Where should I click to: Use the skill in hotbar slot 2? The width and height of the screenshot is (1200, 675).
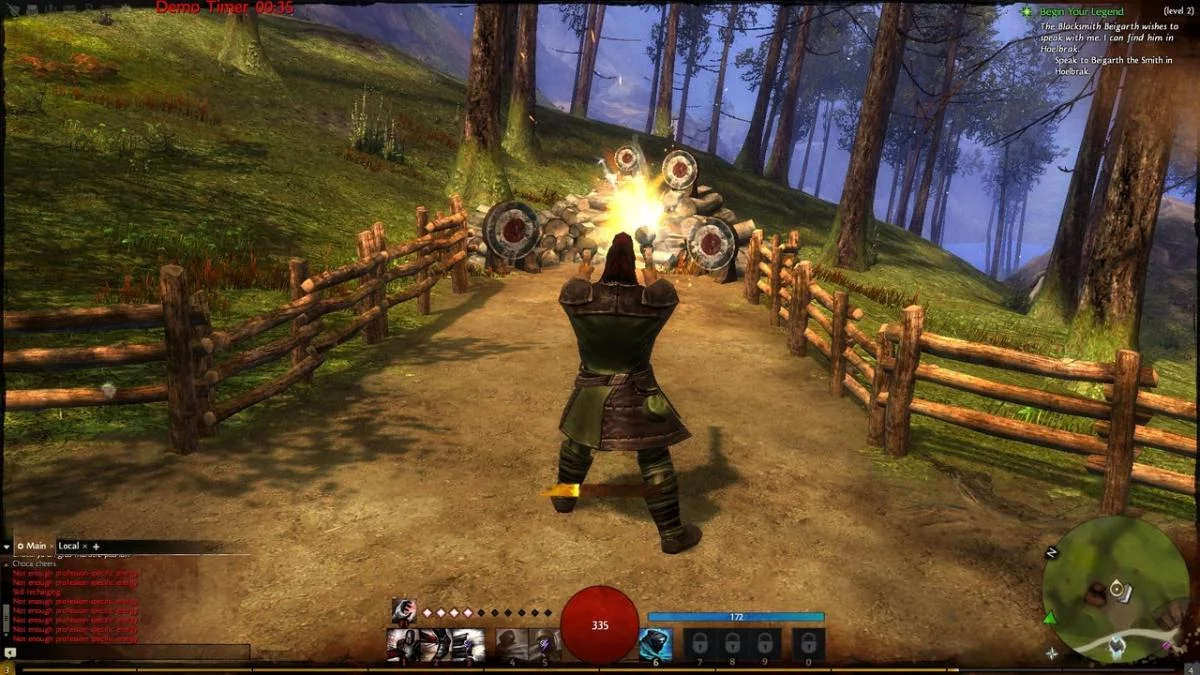tap(436, 644)
